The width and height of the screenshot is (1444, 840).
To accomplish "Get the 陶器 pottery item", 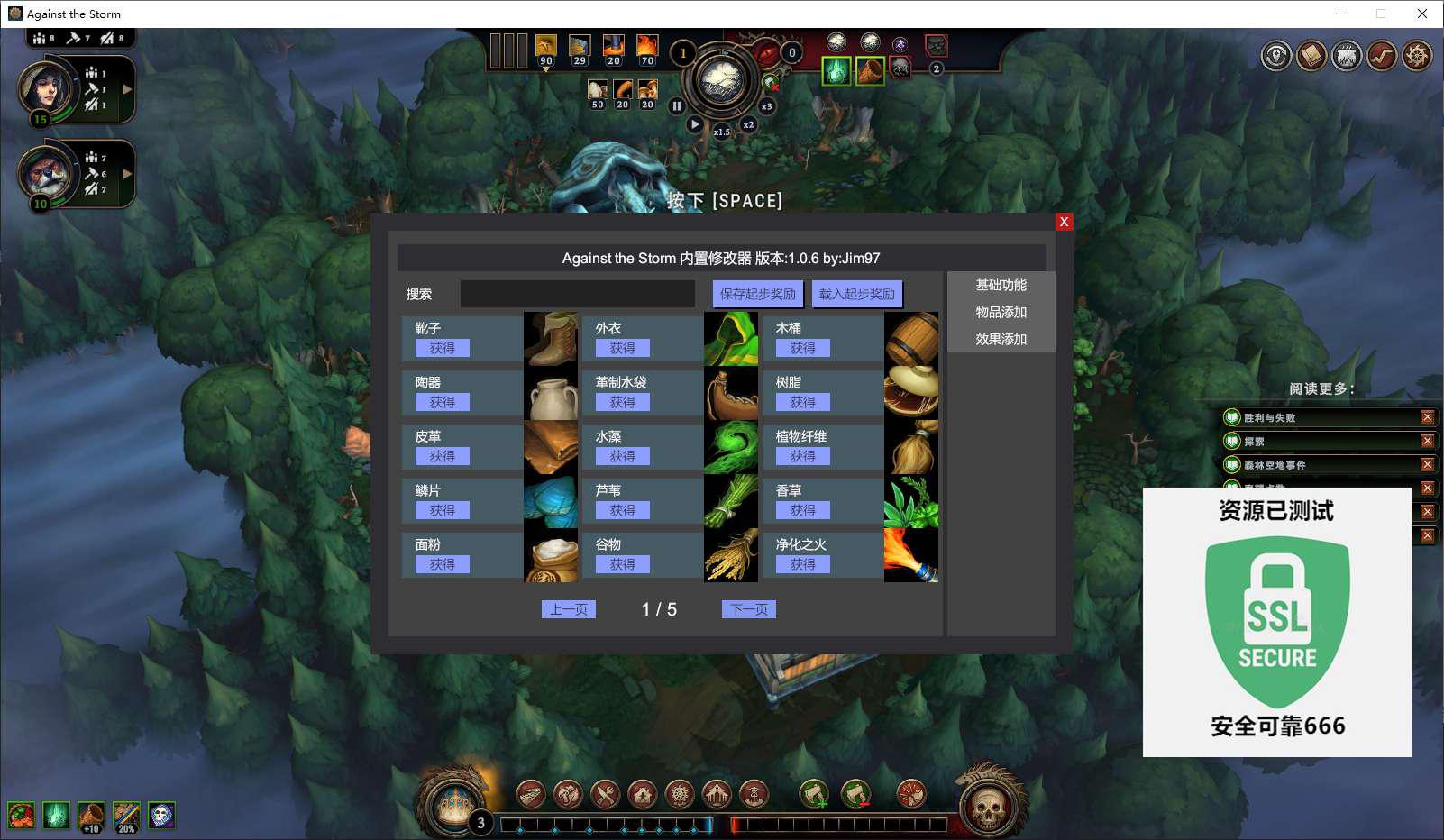I will 442,402.
